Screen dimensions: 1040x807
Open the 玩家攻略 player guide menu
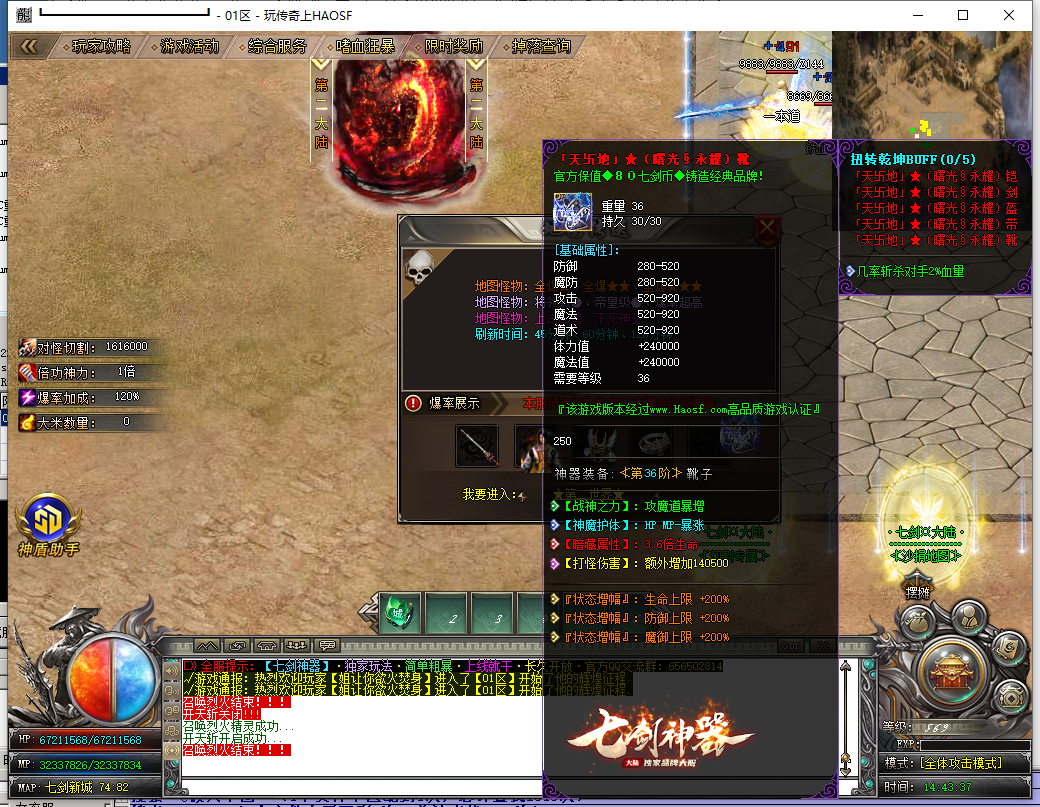[102, 46]
